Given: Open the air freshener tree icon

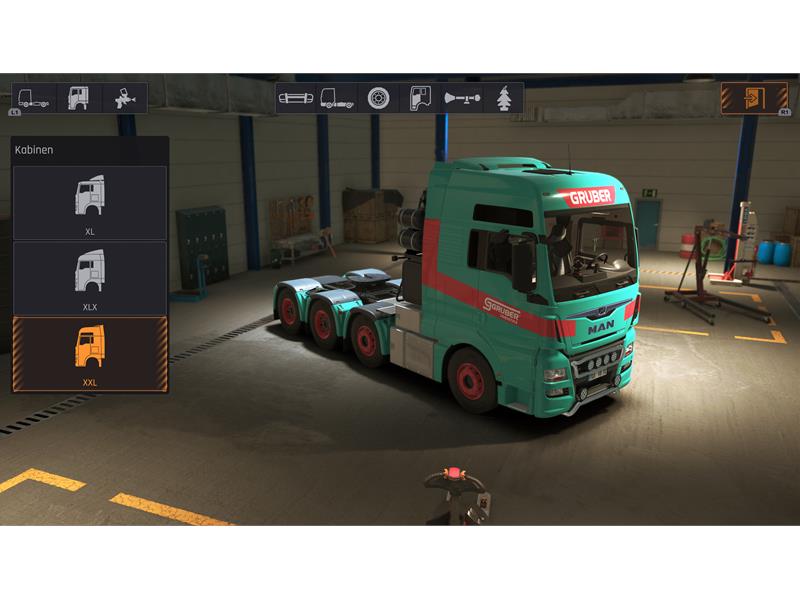Looking at the screenshot, I should click(x=504, y=98).
